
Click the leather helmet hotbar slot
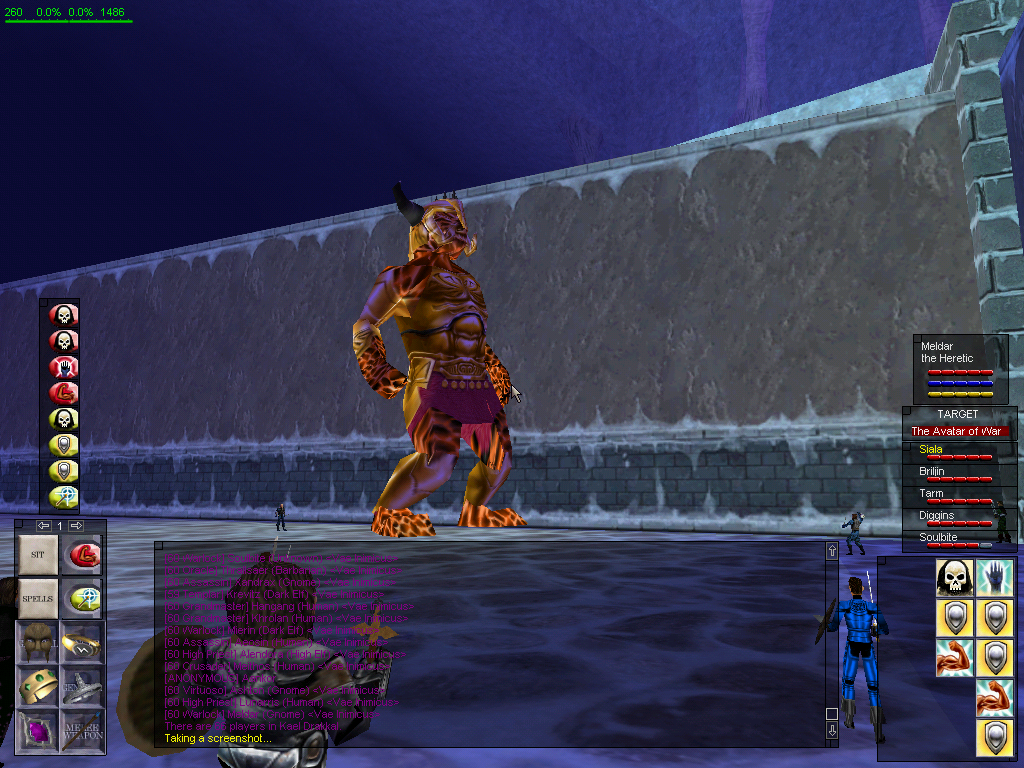tap(37, 641)
